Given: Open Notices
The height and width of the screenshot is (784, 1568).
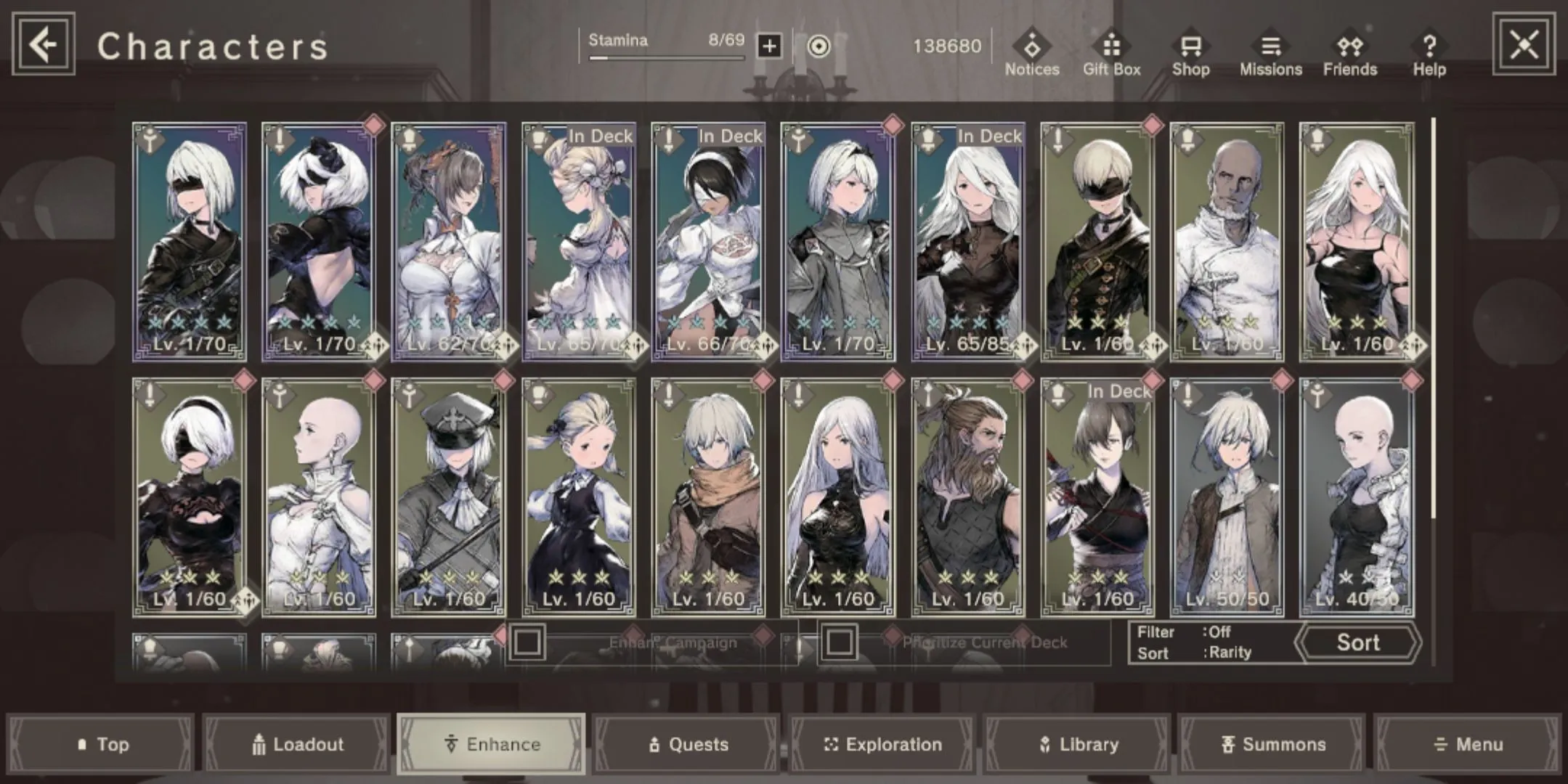Looking at the screenshot, I should click(x=1032, y=53).
